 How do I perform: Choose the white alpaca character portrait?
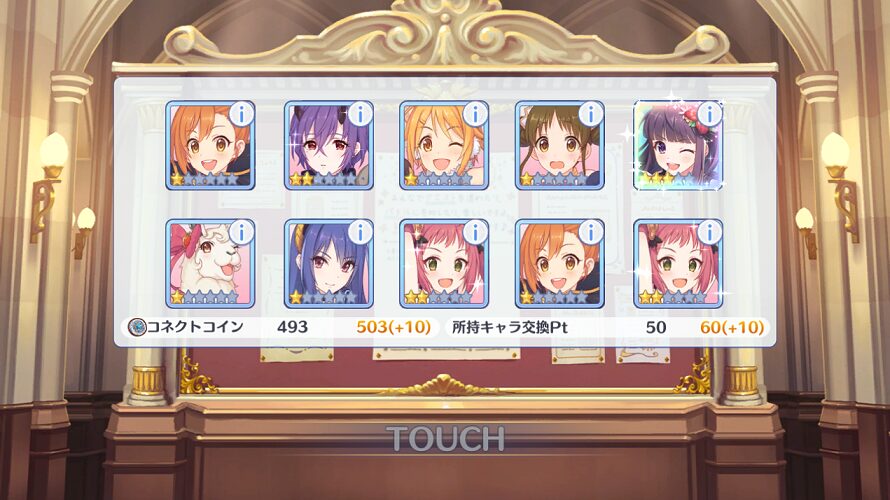pyautogui.click(x=209, y=264)
